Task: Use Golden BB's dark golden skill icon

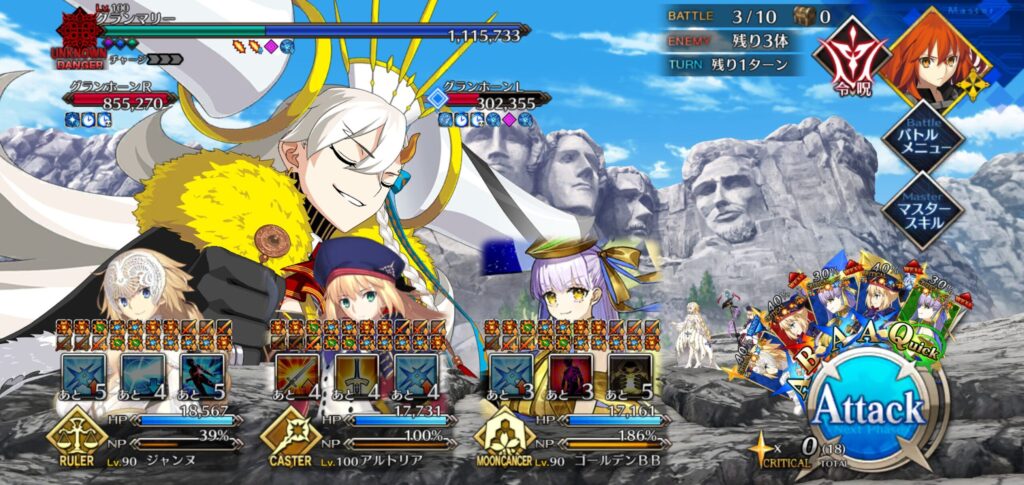Action: click(x=628, y=374)
